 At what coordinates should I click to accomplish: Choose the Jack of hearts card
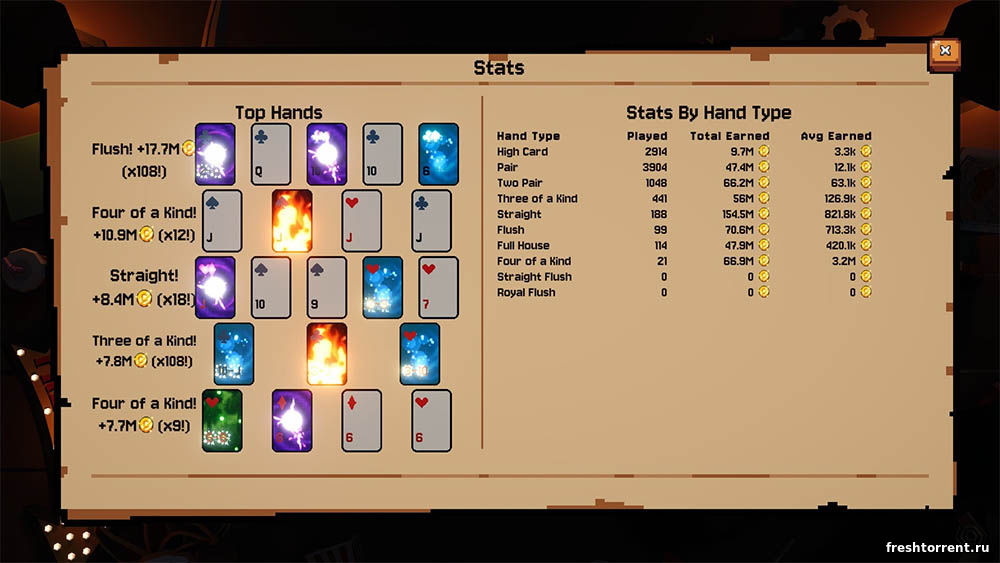[362, 220]
